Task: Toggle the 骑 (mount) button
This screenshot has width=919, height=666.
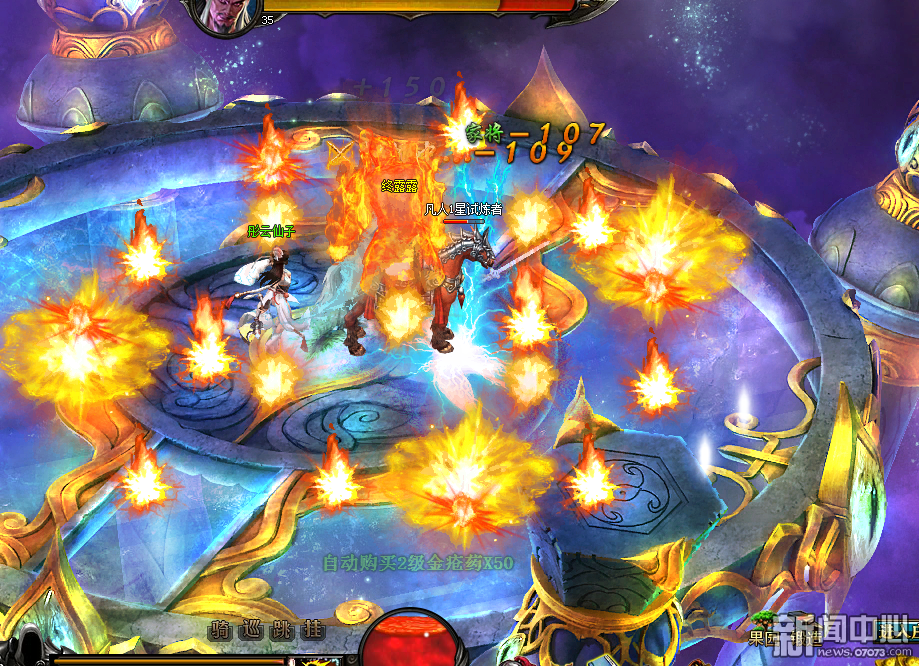Action: 219,630
